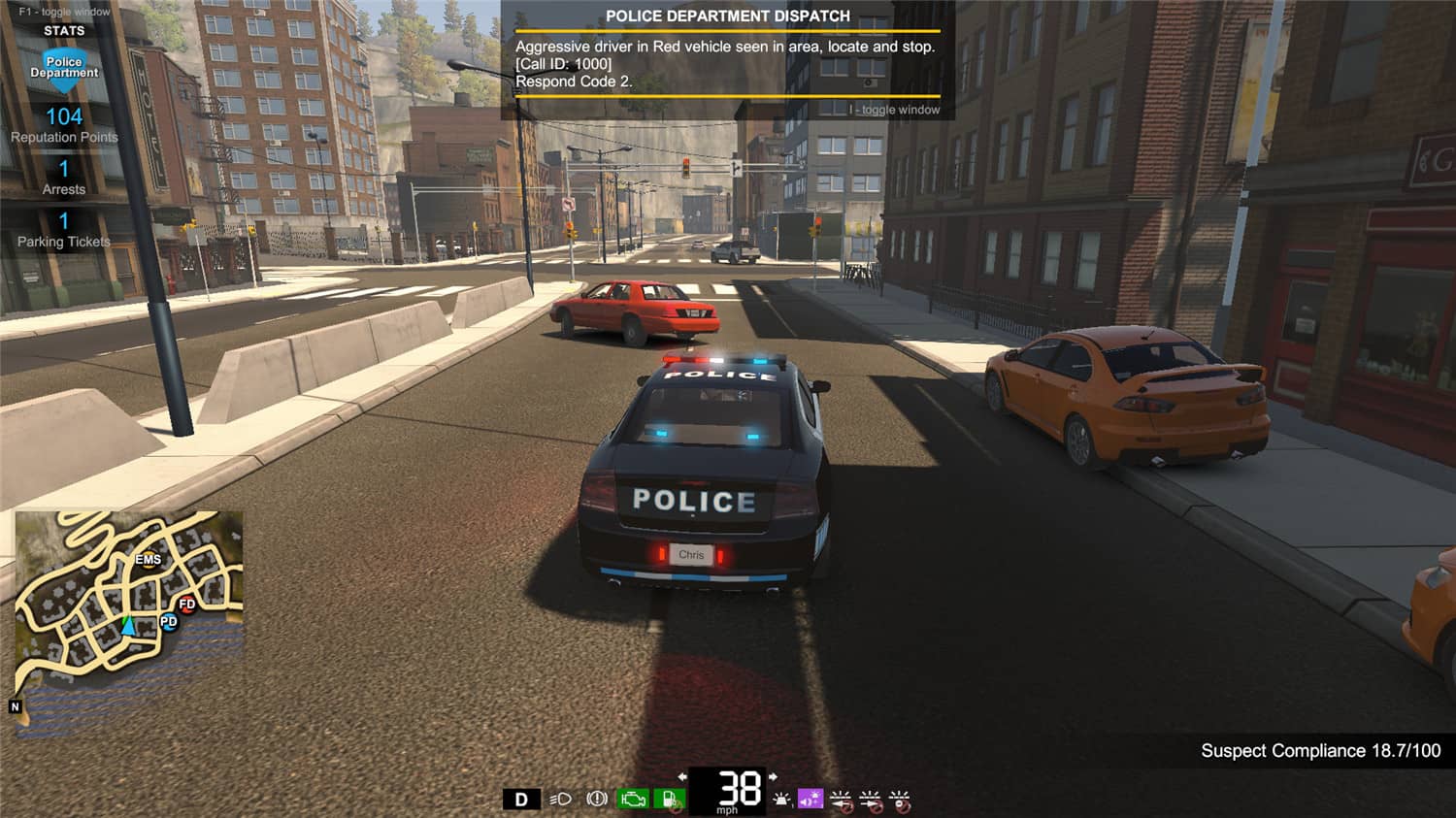Viewport: 1456px width, 818px height.
Task: Click the Suspect Compliance progress readout
Action: click(1320, 750)
